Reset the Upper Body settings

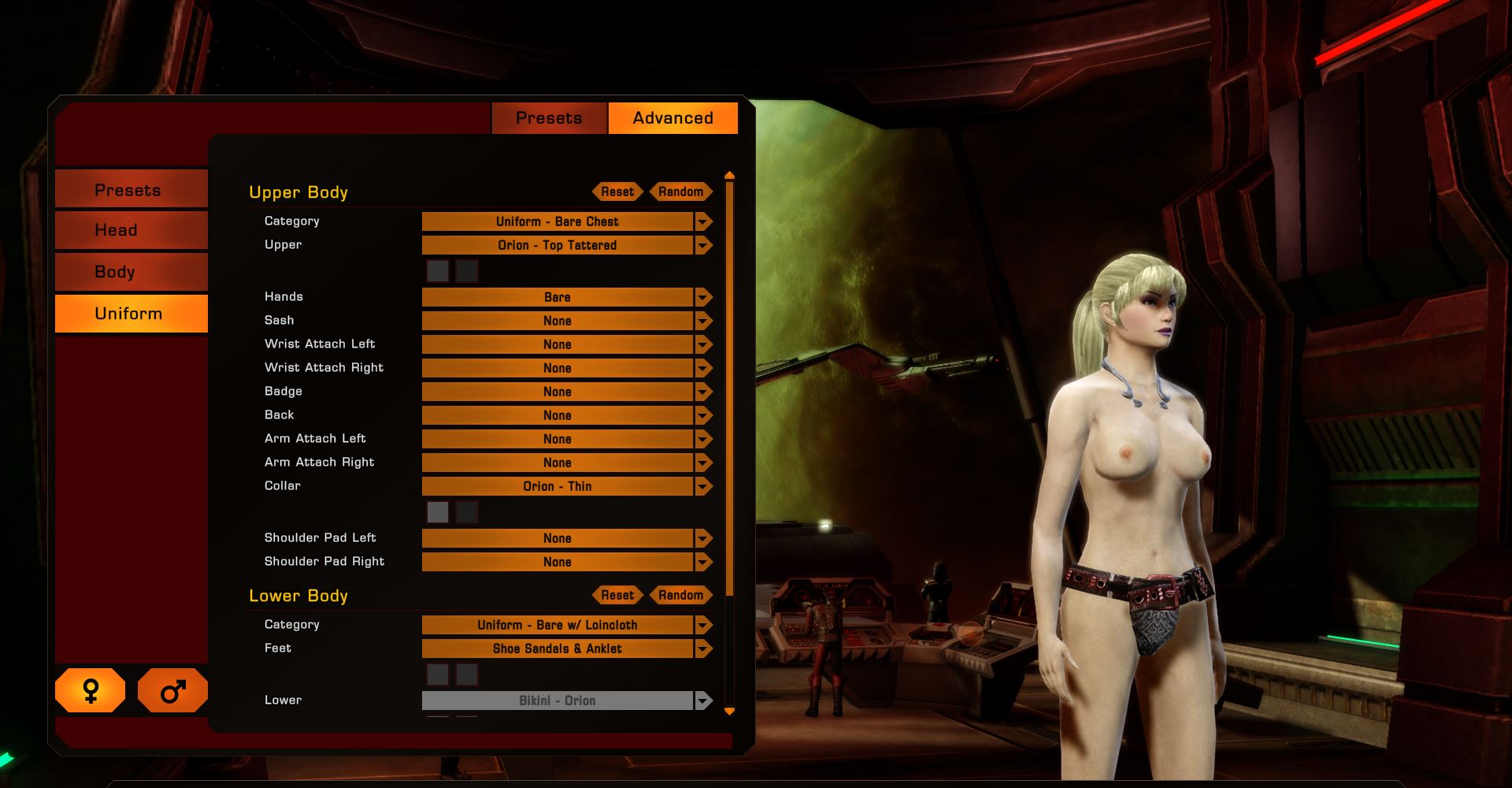[617, 191]
